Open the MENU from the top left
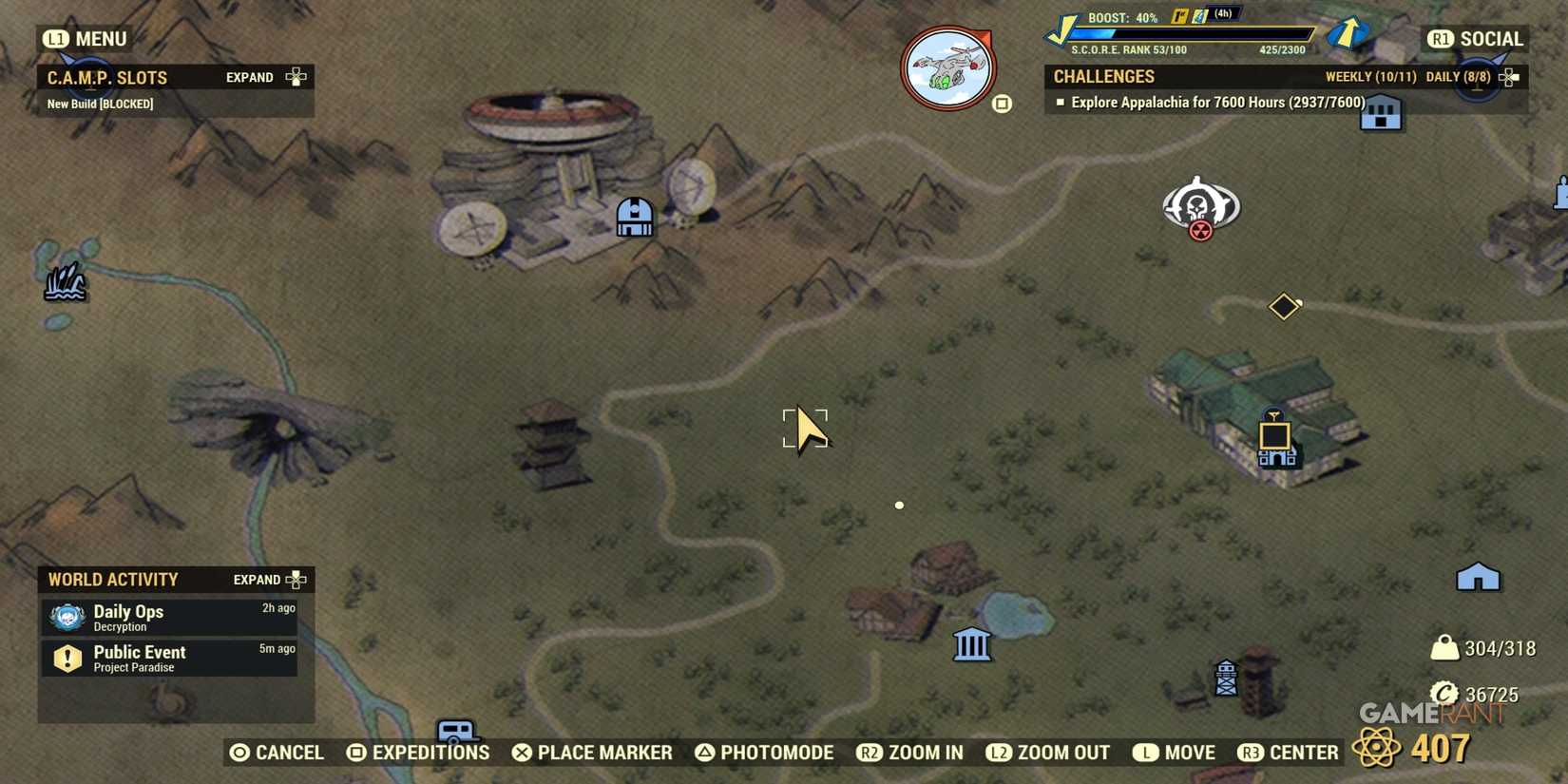 (x=86, y=39)
